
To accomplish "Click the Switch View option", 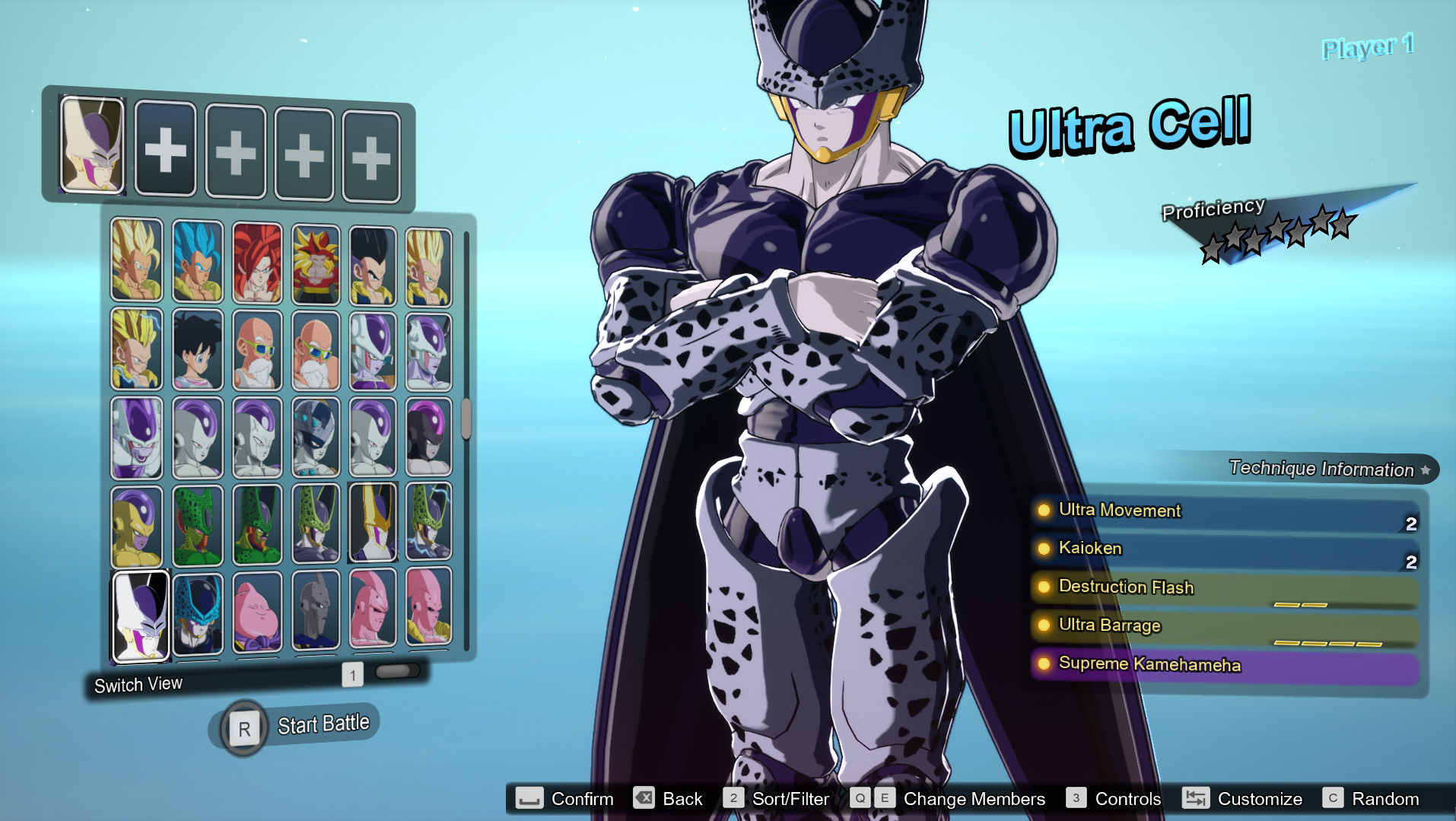I will point(138,685).
